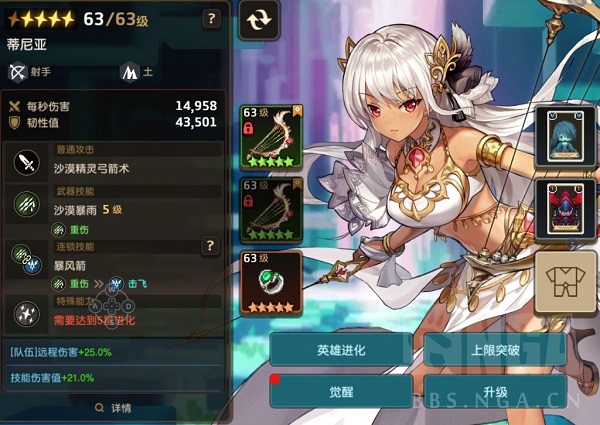The image size is (600, 425).
Task: Open 英雄进化 hero evolution
Action: [x=340, y=350]
